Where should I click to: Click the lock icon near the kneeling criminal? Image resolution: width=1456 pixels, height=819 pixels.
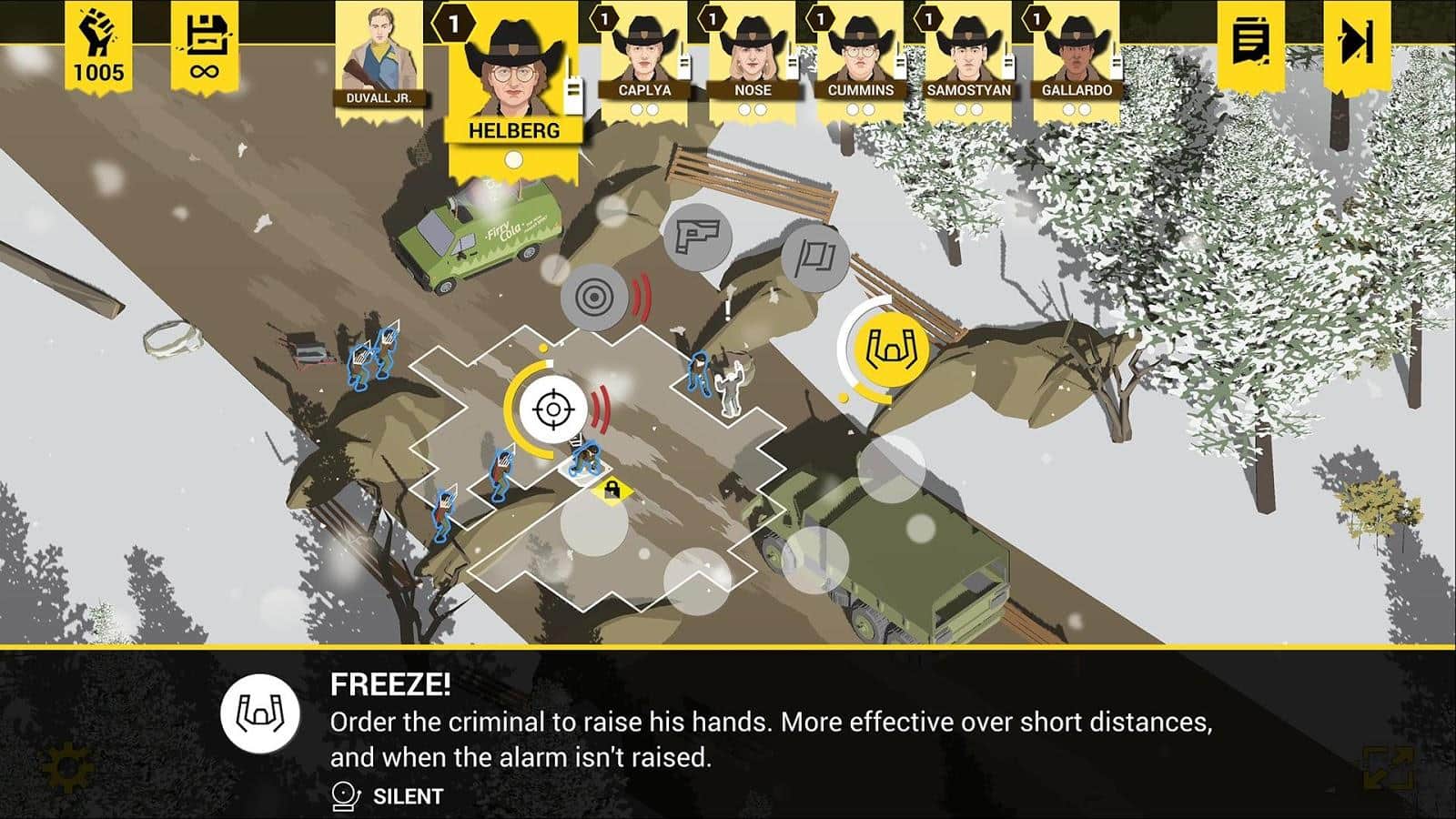[613, 490]
